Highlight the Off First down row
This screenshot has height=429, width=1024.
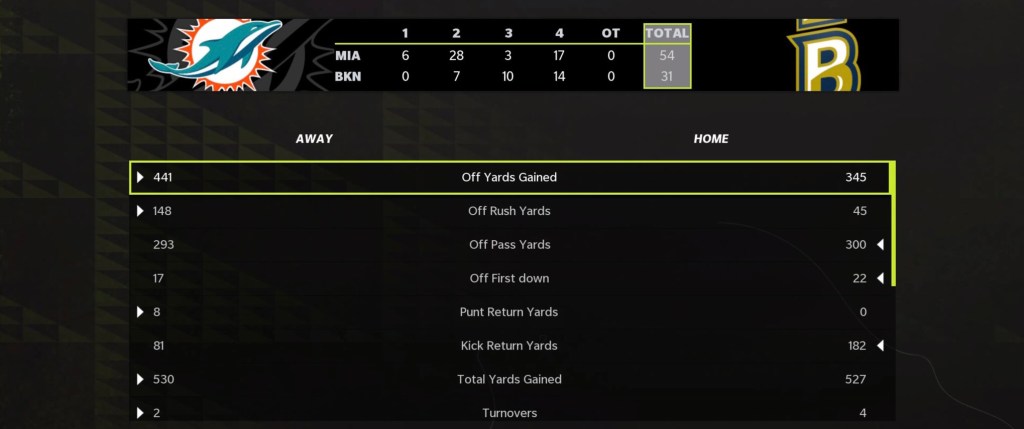(509, 278)
